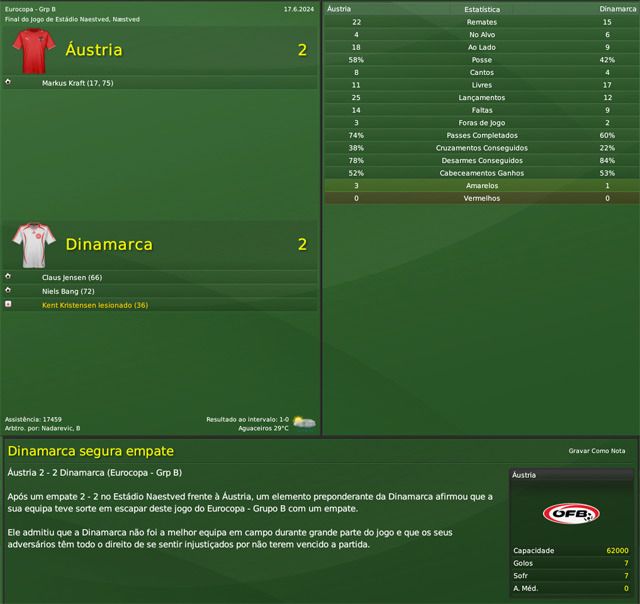The image size is (640, 604).
Task: View goalscorer Claus Jensen
Action: pos(72,277)
